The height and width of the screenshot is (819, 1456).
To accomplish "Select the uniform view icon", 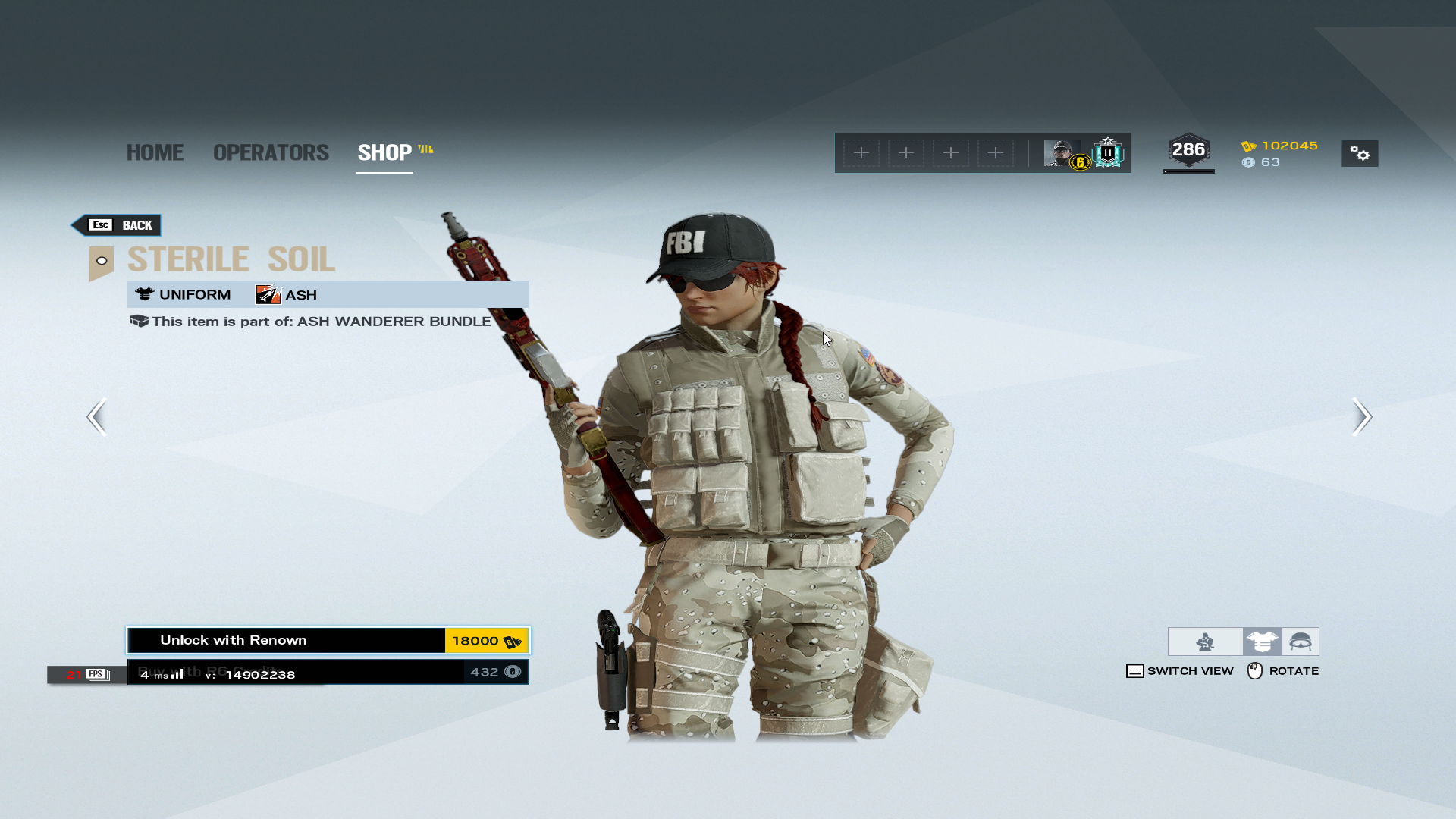I will tap(1262, 642).
